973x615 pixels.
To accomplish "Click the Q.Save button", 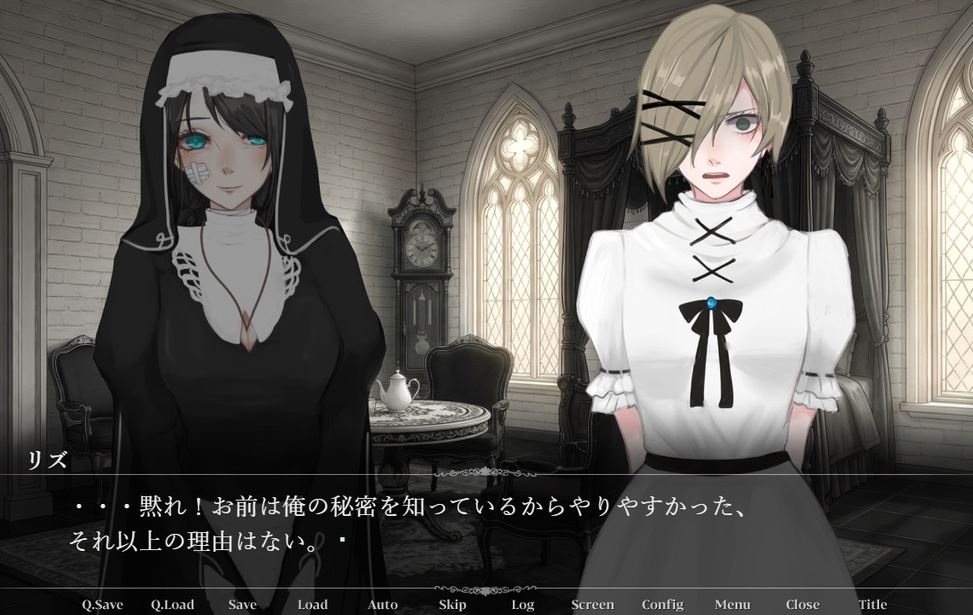I will [102, 604].
